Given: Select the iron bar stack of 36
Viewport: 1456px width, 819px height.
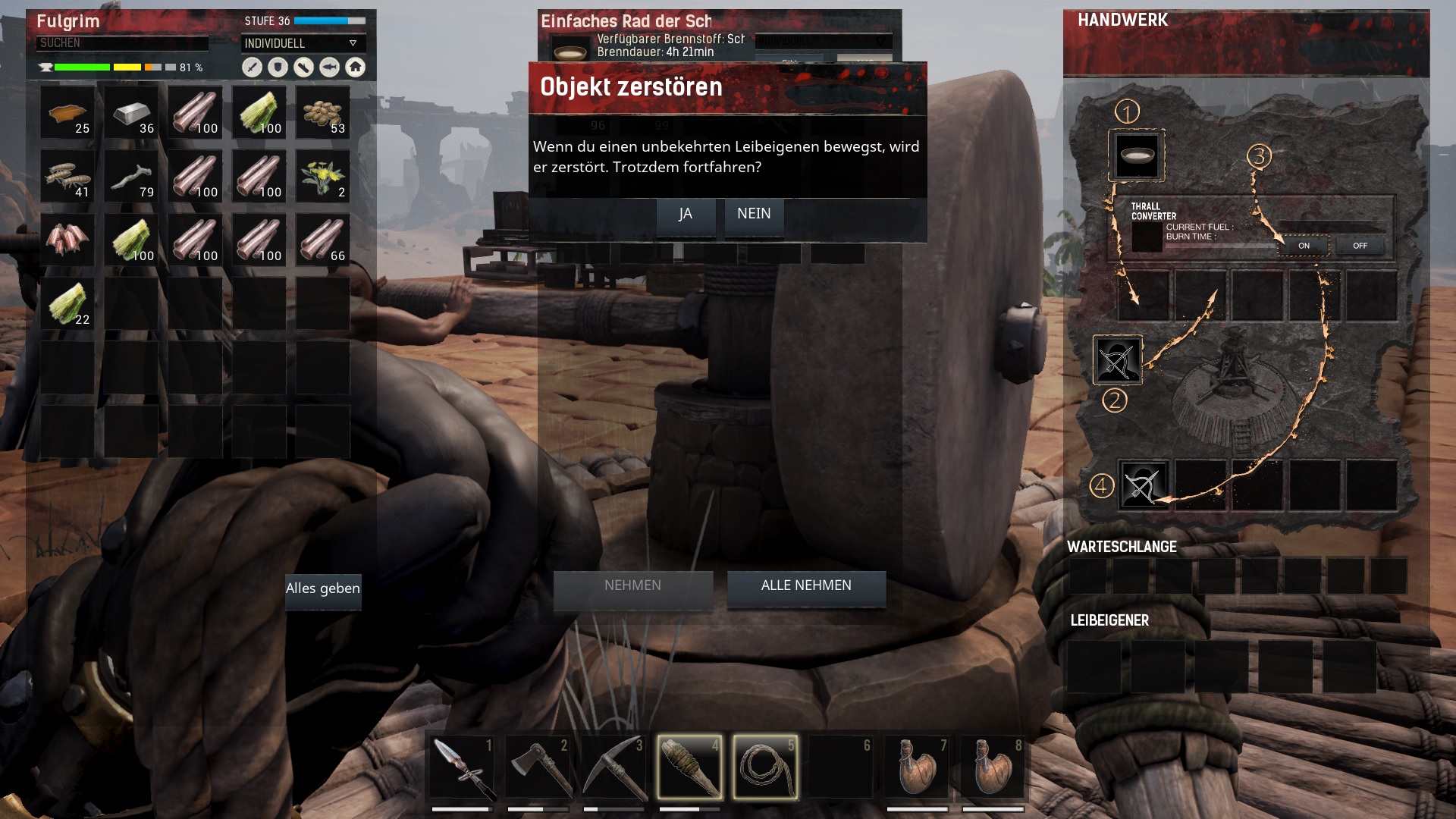Looking at the screenshot, I should point(132,114).
